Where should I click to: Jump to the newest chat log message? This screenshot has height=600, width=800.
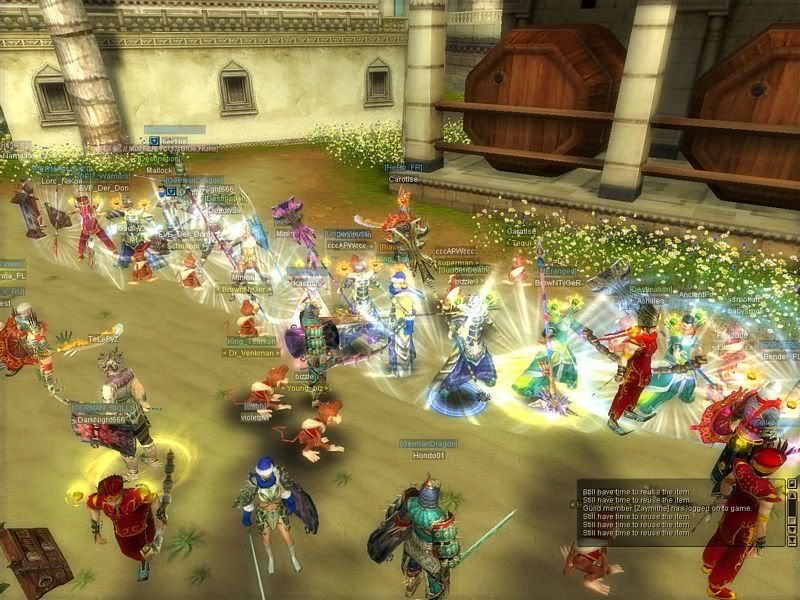pos(792,540)
